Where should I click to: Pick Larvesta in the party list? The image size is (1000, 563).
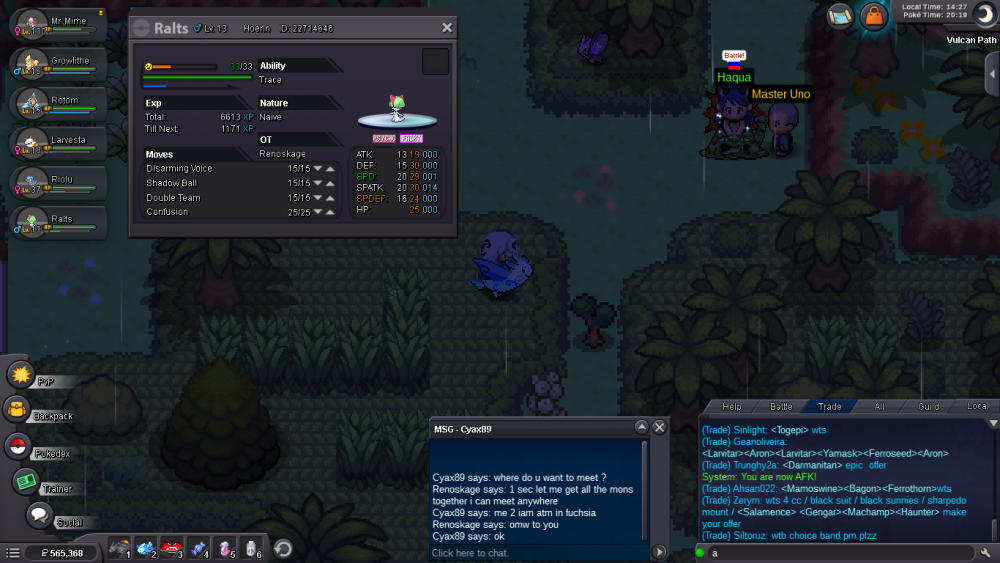(x=60, y=144)
